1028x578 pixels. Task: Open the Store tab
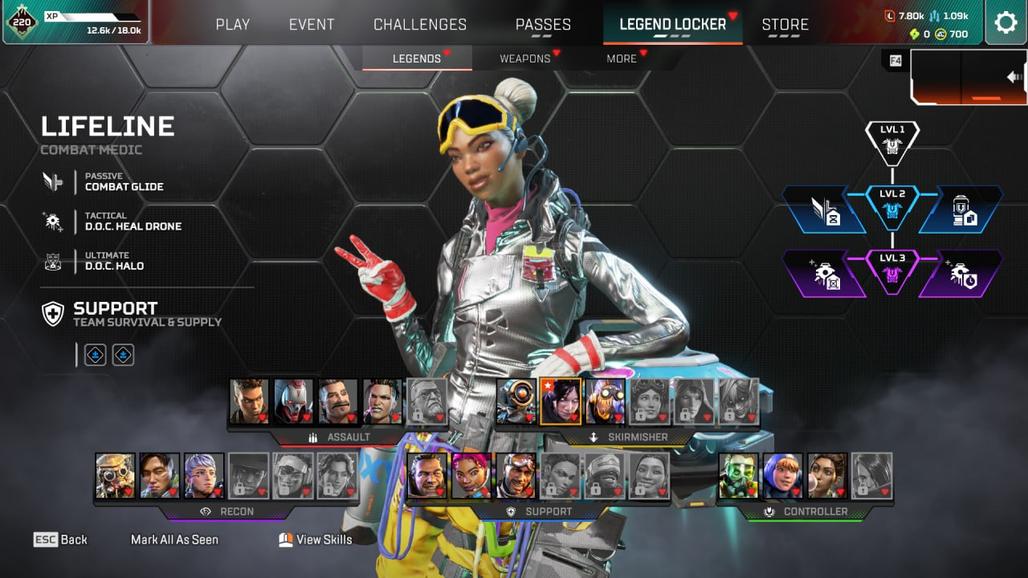785,24
